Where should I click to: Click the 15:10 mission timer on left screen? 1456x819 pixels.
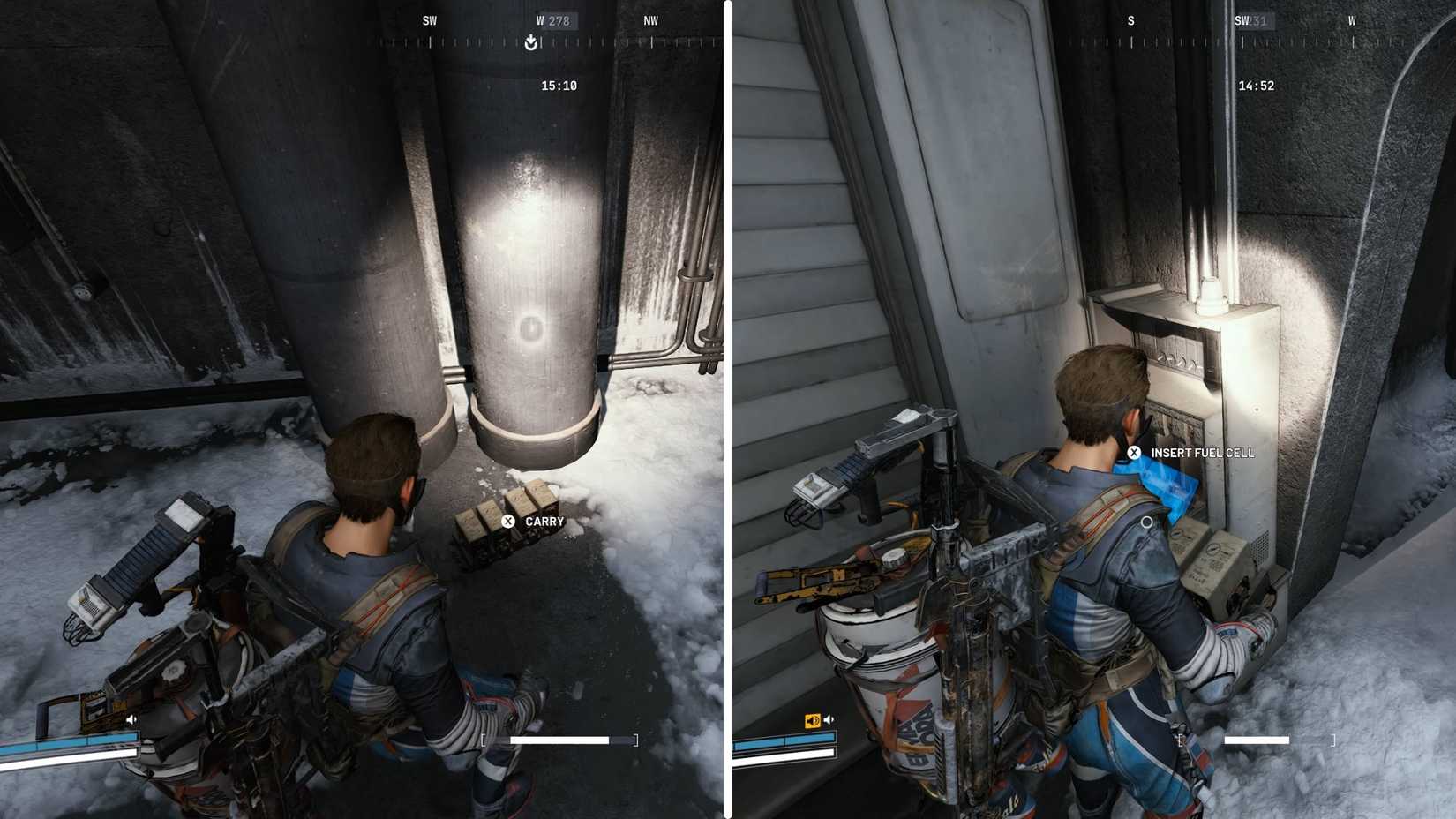click(x=557, y=86)
